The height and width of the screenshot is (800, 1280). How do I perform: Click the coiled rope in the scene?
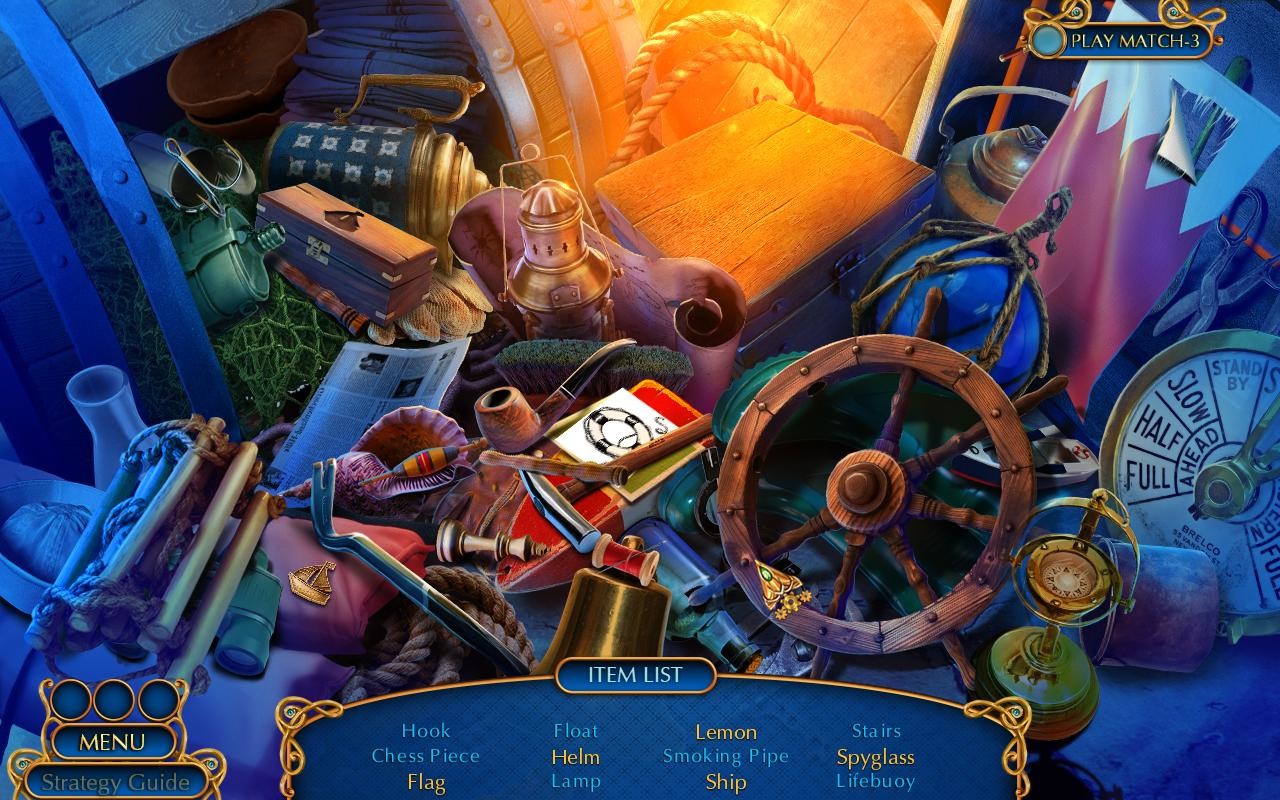470,610
